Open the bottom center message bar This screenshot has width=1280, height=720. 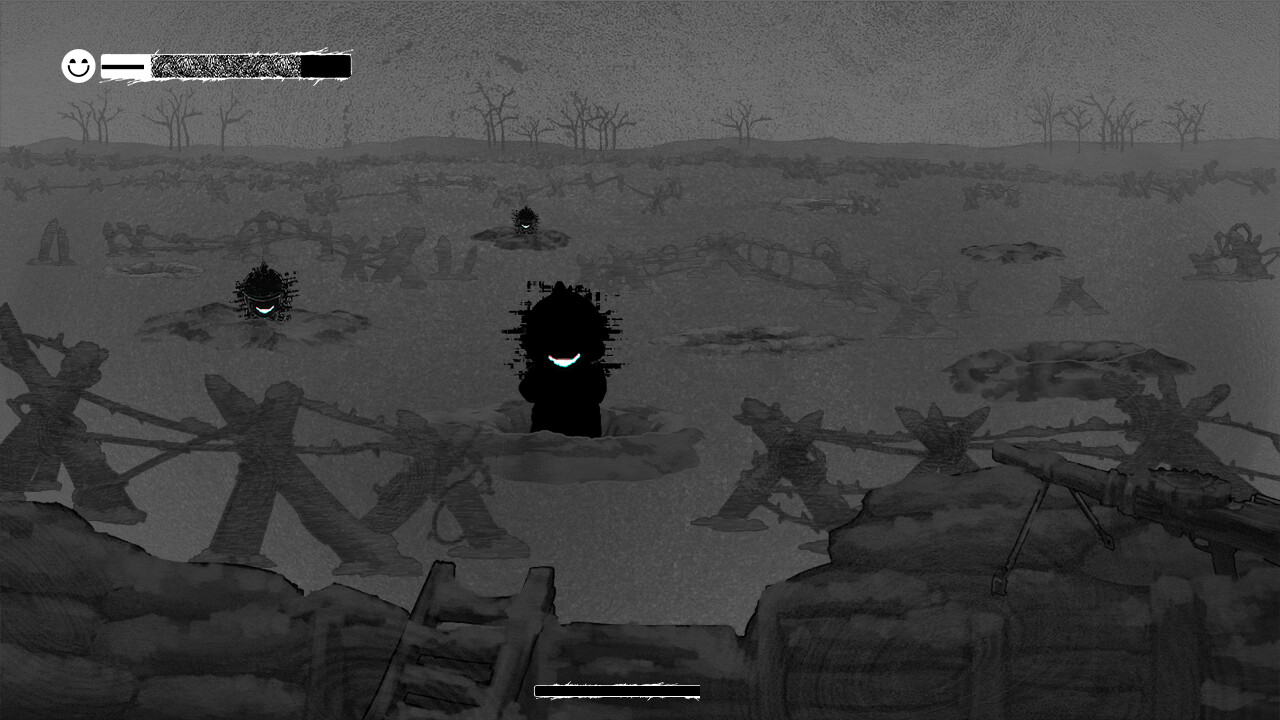(x=618, y=691)
